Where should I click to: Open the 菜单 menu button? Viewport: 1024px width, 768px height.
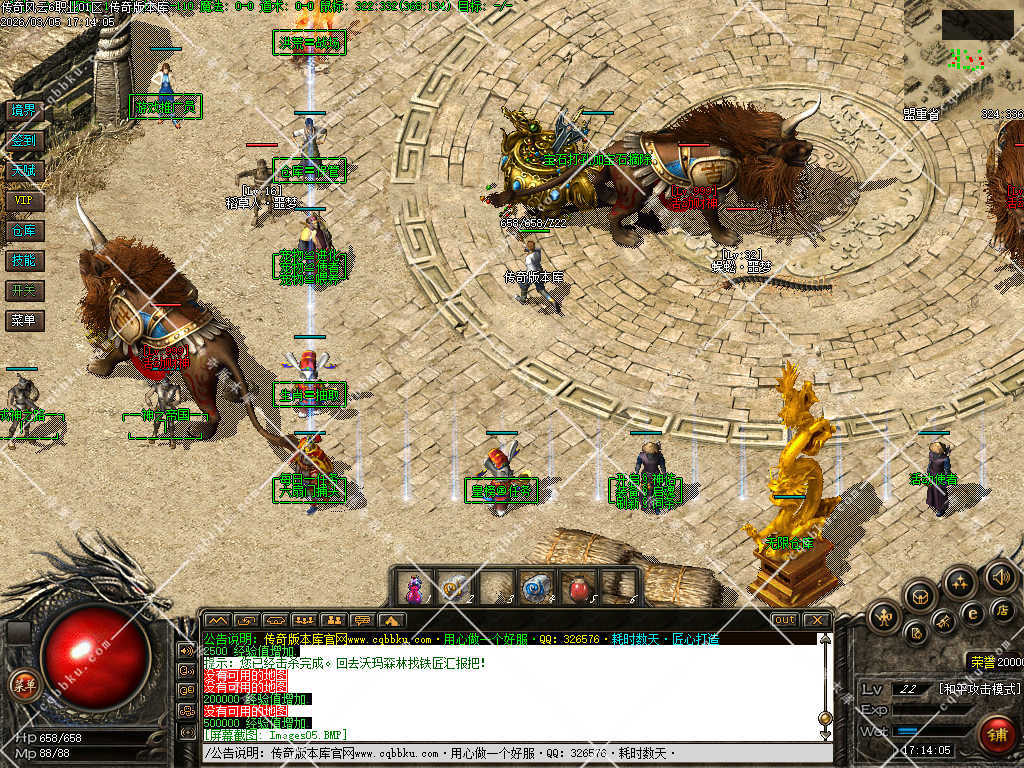point(23,320)
